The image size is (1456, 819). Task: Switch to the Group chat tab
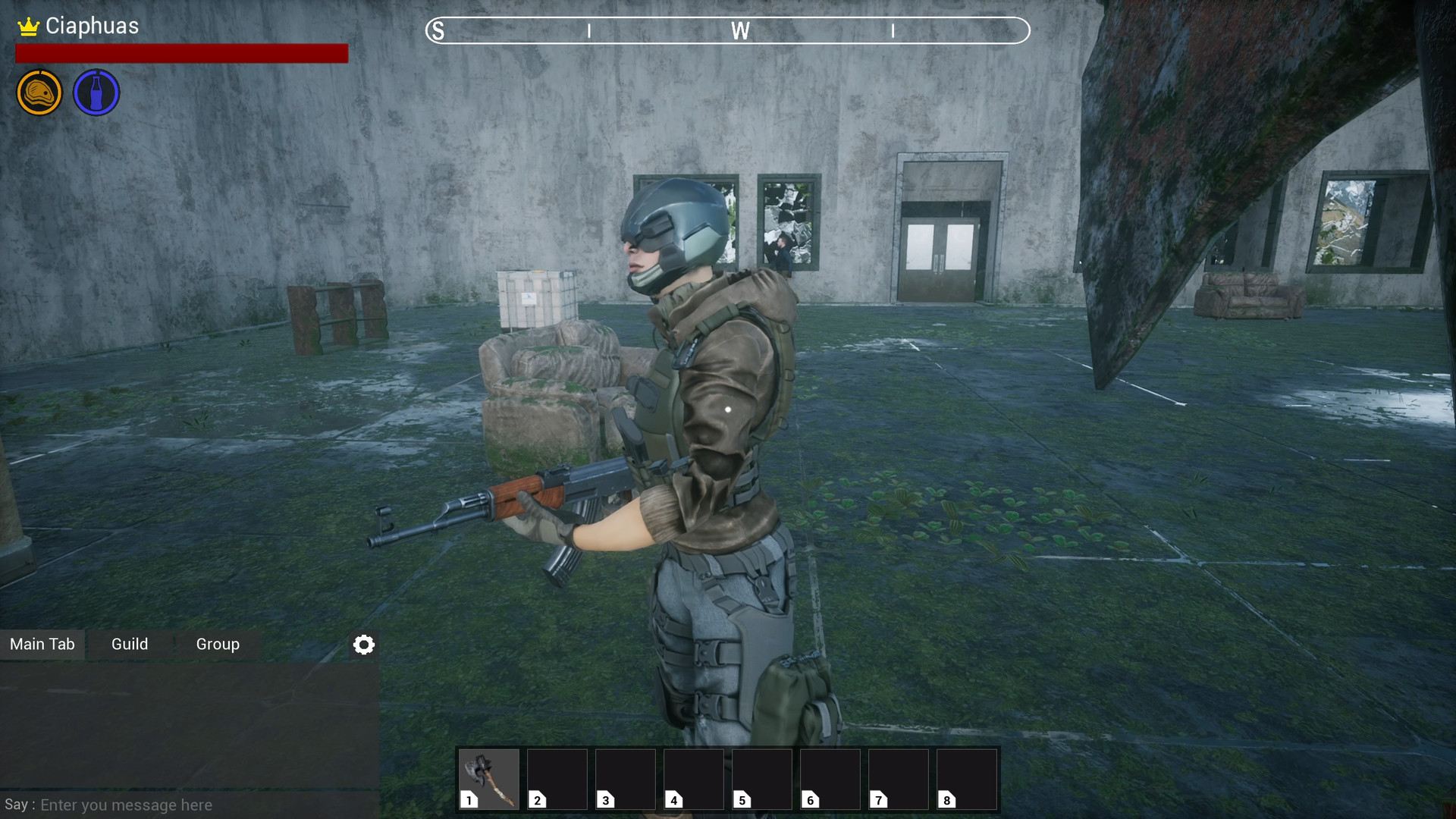point(218,644)
